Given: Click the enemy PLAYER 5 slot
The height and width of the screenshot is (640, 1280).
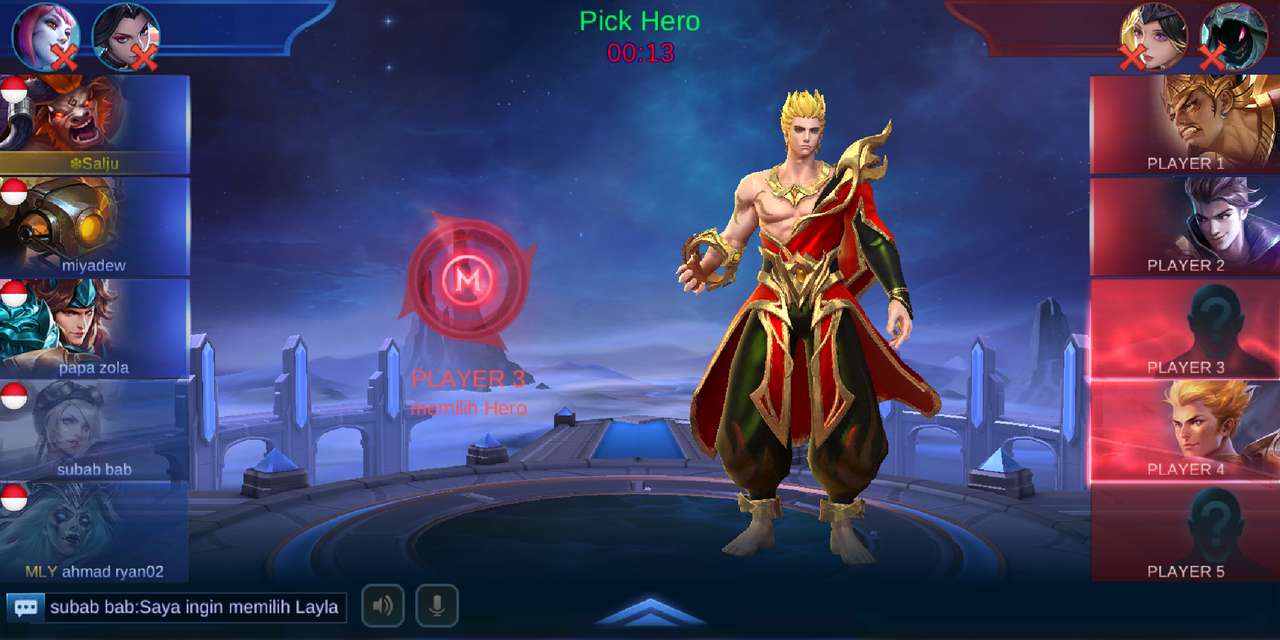Looking at the screenshot, I should (x=1185, y=533).
